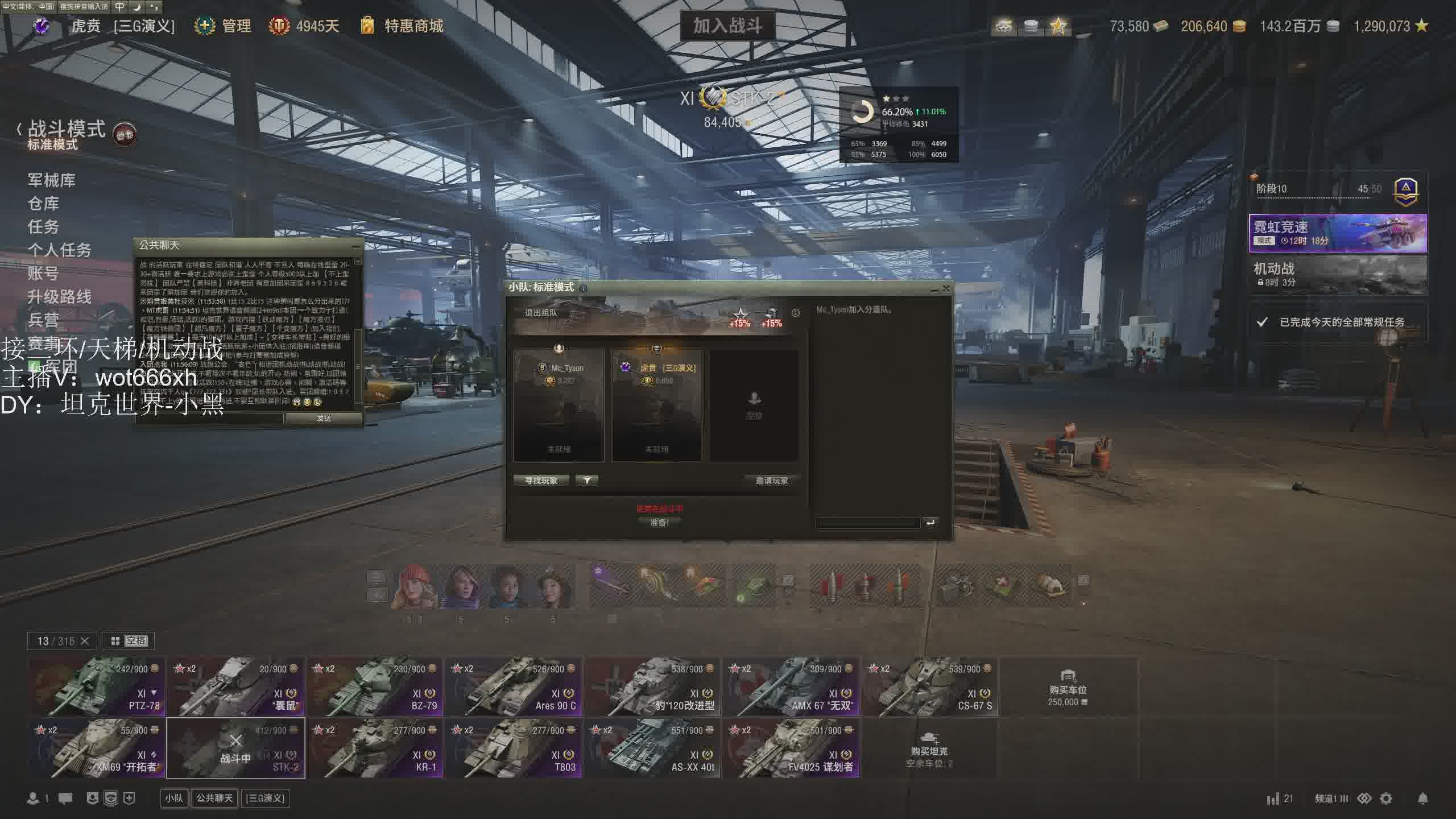Image resolution: width=1456 pixels, height=819 pixels.
Task: Open the 仓库 depot menu
Action: tap(43, 204)
